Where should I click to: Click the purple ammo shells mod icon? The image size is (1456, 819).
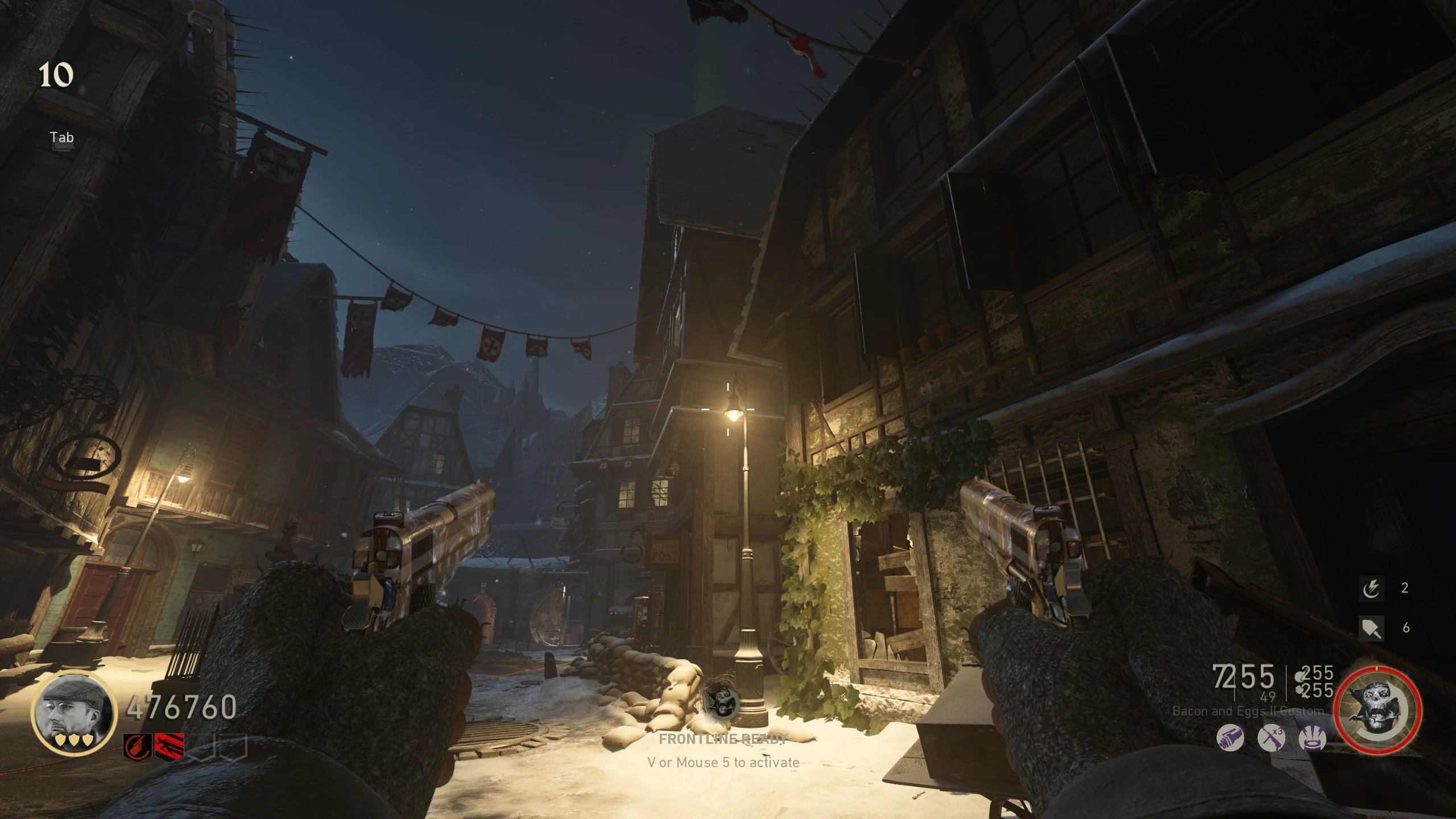[1230, 739]
